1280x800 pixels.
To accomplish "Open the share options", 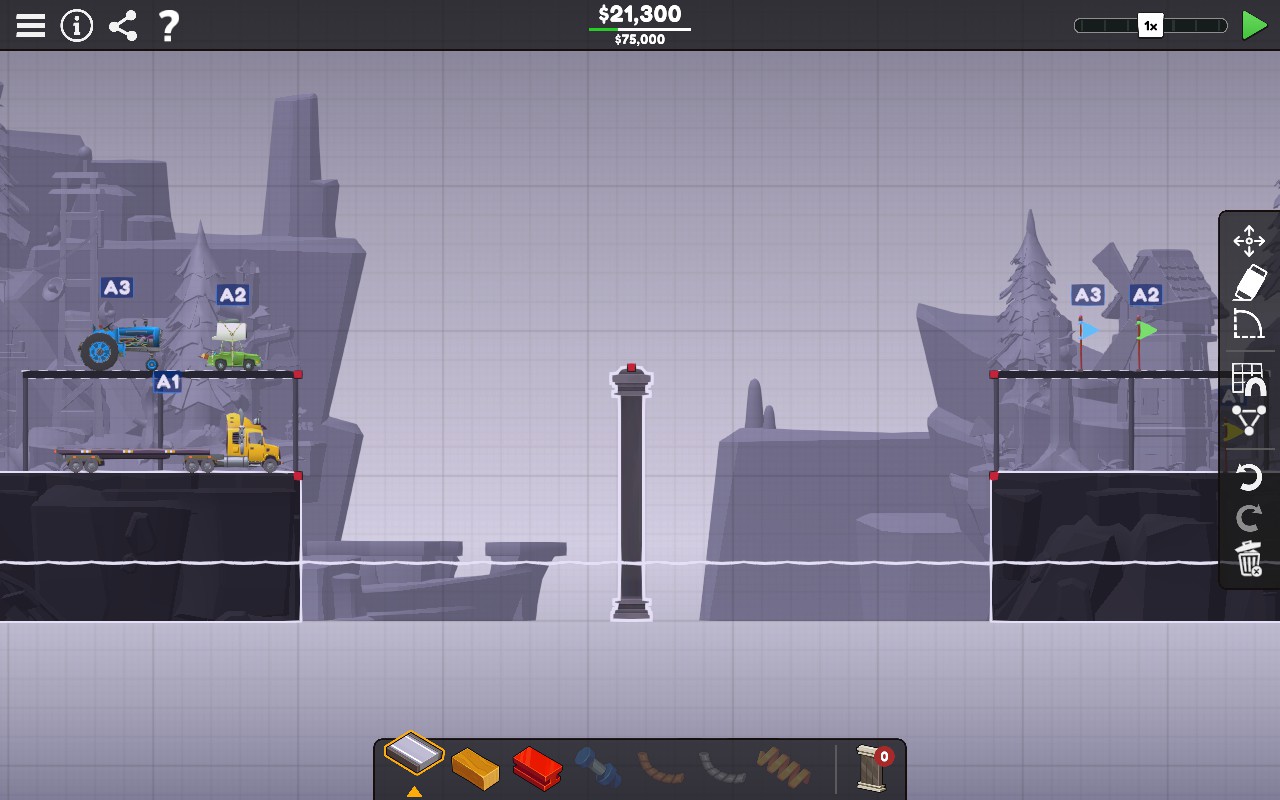I will (x=123, y=24).
